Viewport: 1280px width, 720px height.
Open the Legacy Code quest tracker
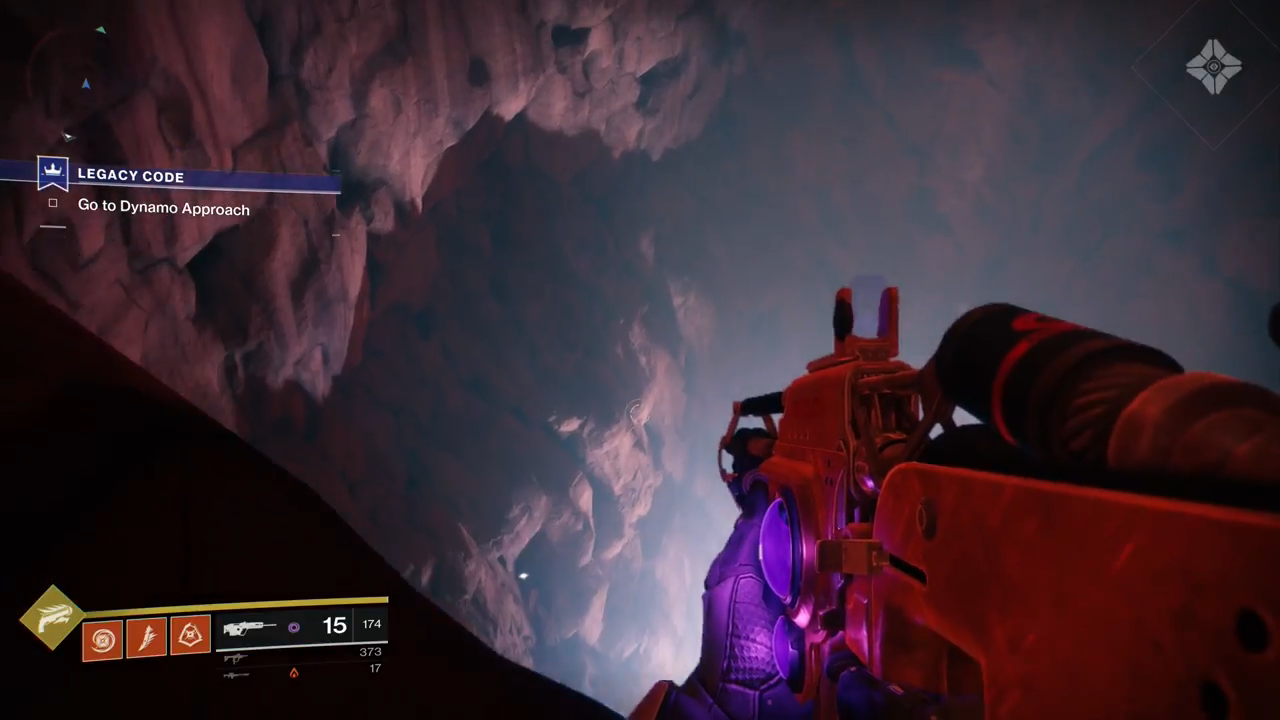pyautogui.click(x=130, y=176)
